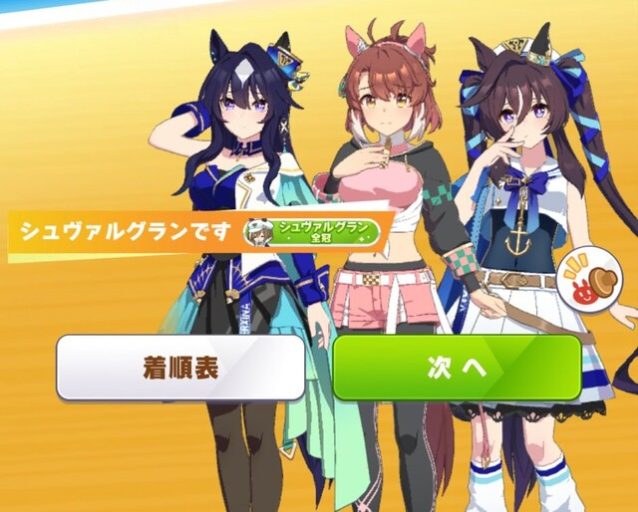This screenshot has width=638, height=512.
Task: Proceed with the green 次へ button
Action: click(x=457, y=367)
